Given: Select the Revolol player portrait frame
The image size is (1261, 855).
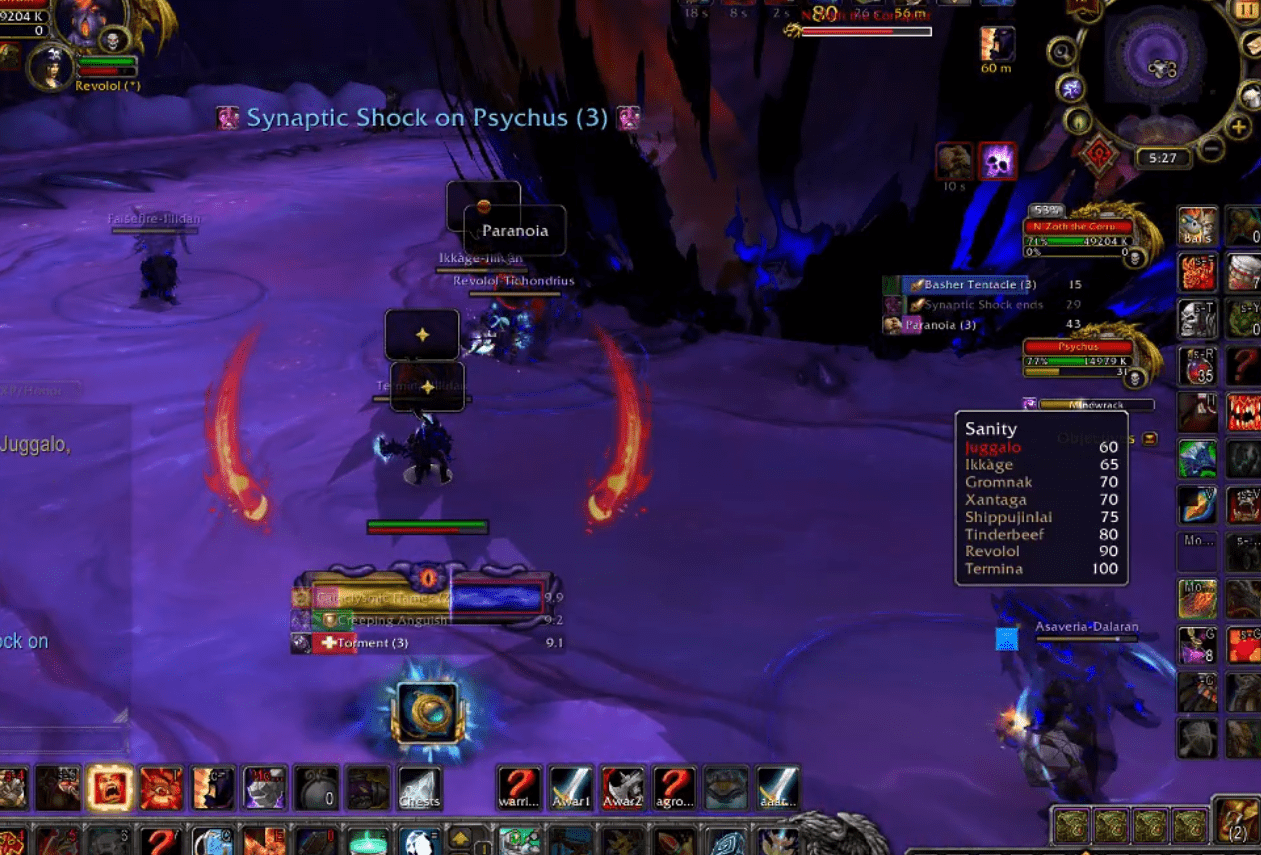Looking at the screenshot, I should pos(53,66).
